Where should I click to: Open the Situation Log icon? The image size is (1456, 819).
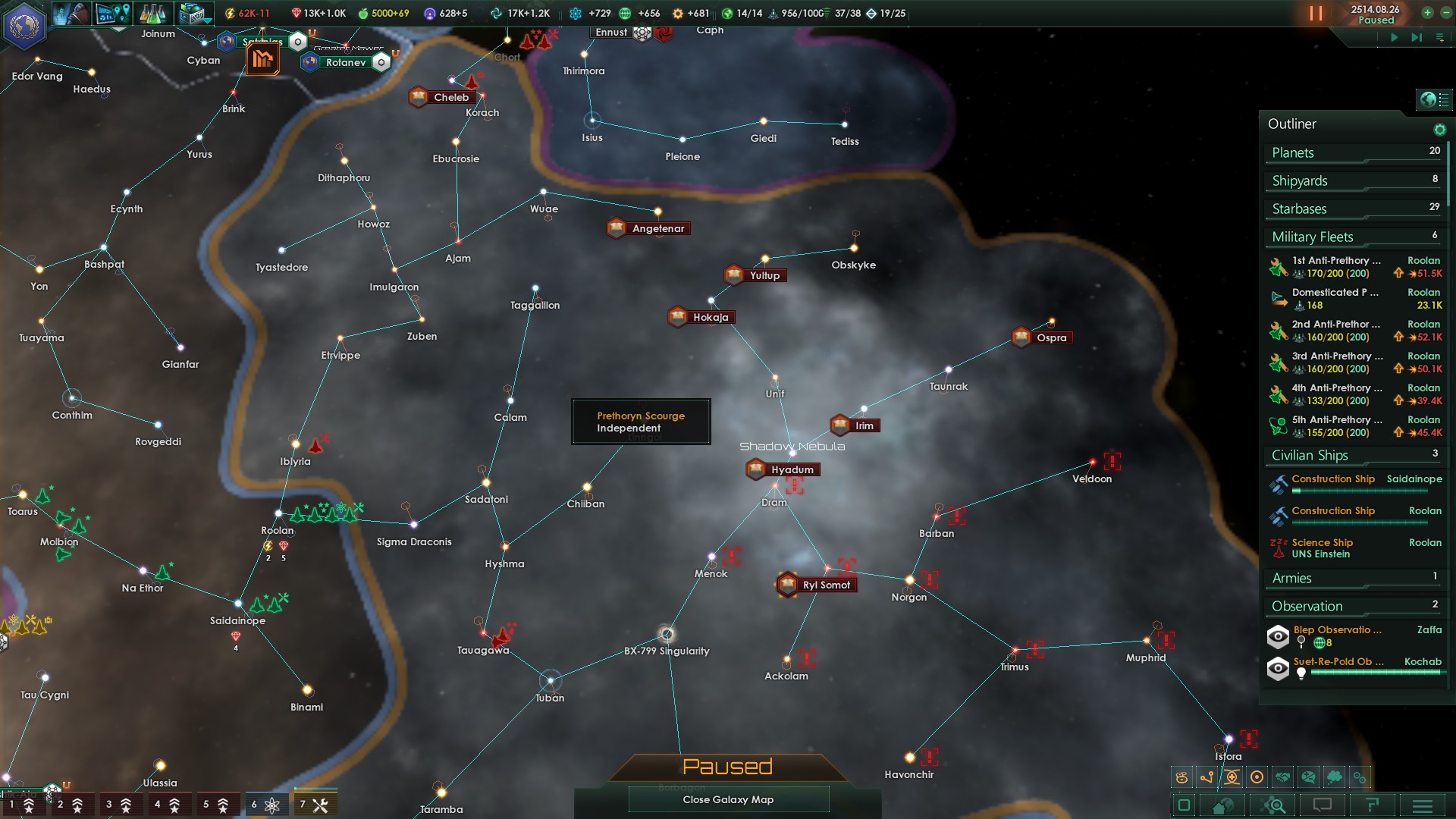[x=112, y=13]
